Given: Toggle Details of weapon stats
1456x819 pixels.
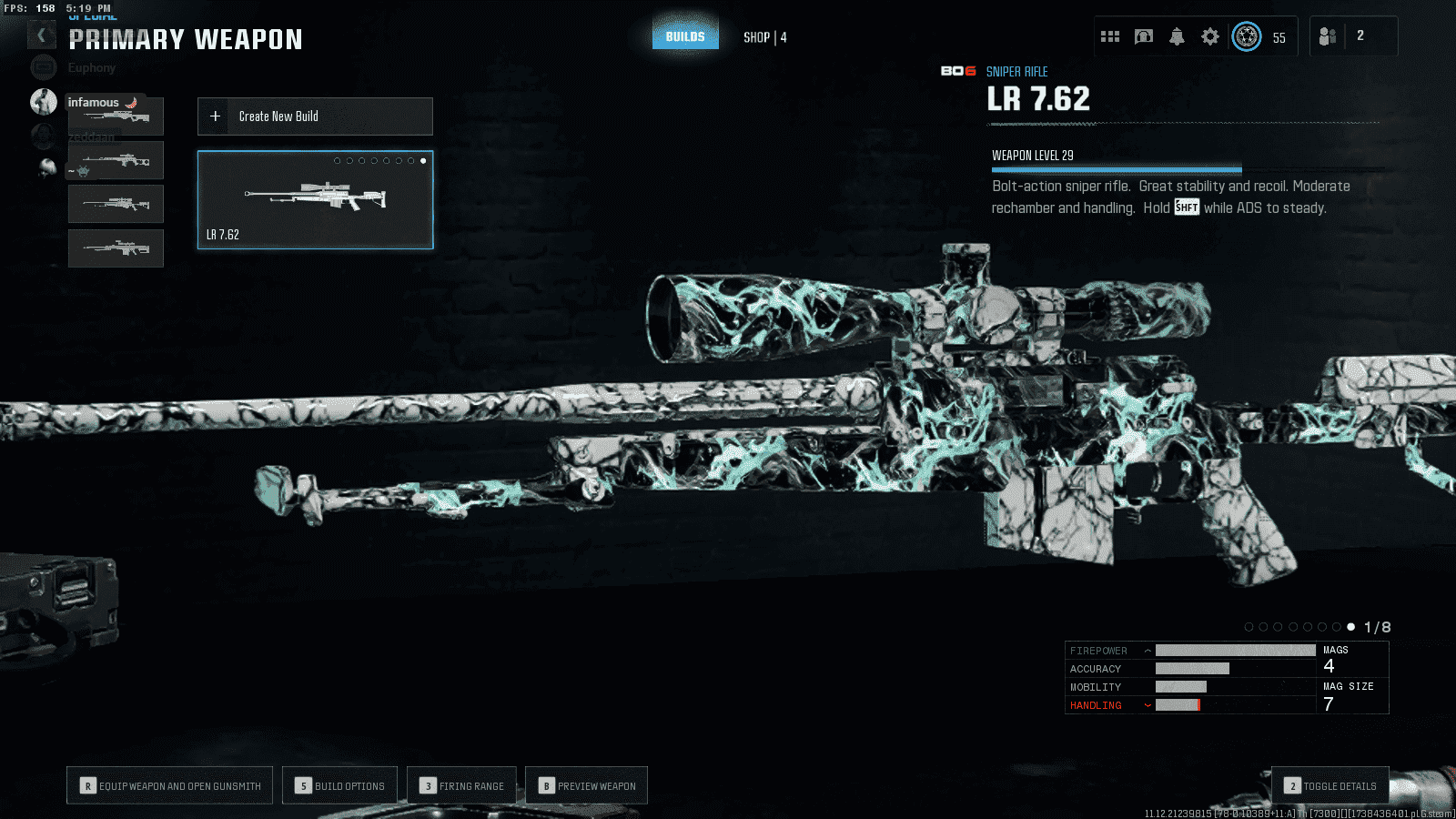Looking at the screenshot, I should point(1330,785).
